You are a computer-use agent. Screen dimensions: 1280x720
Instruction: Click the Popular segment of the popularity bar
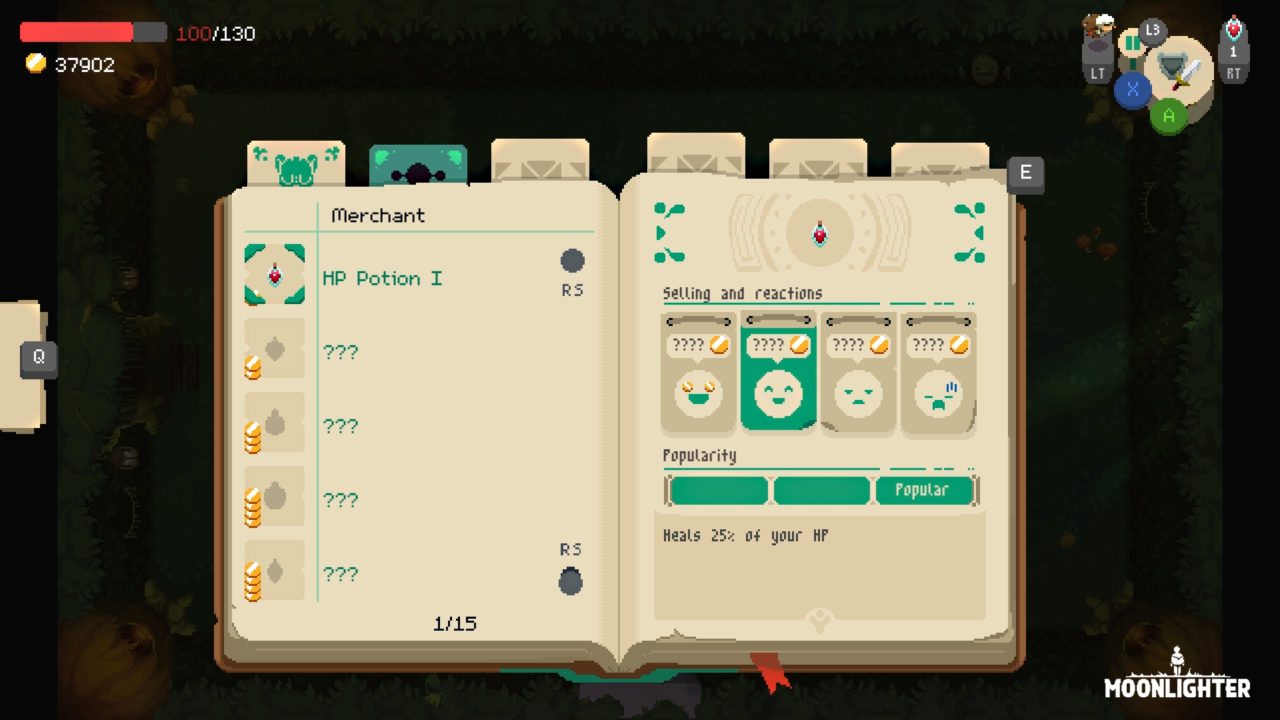[x=926, y=491]
